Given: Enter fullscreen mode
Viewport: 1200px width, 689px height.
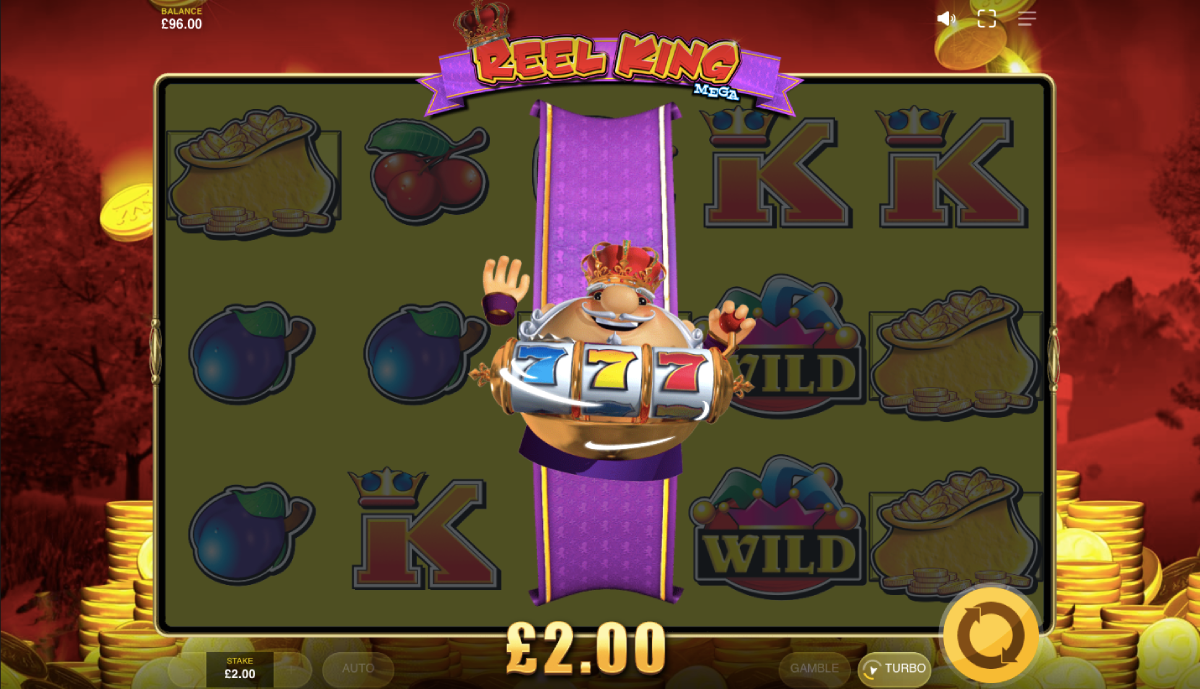Looking at the screenshot, I should [x=987, y=18].
